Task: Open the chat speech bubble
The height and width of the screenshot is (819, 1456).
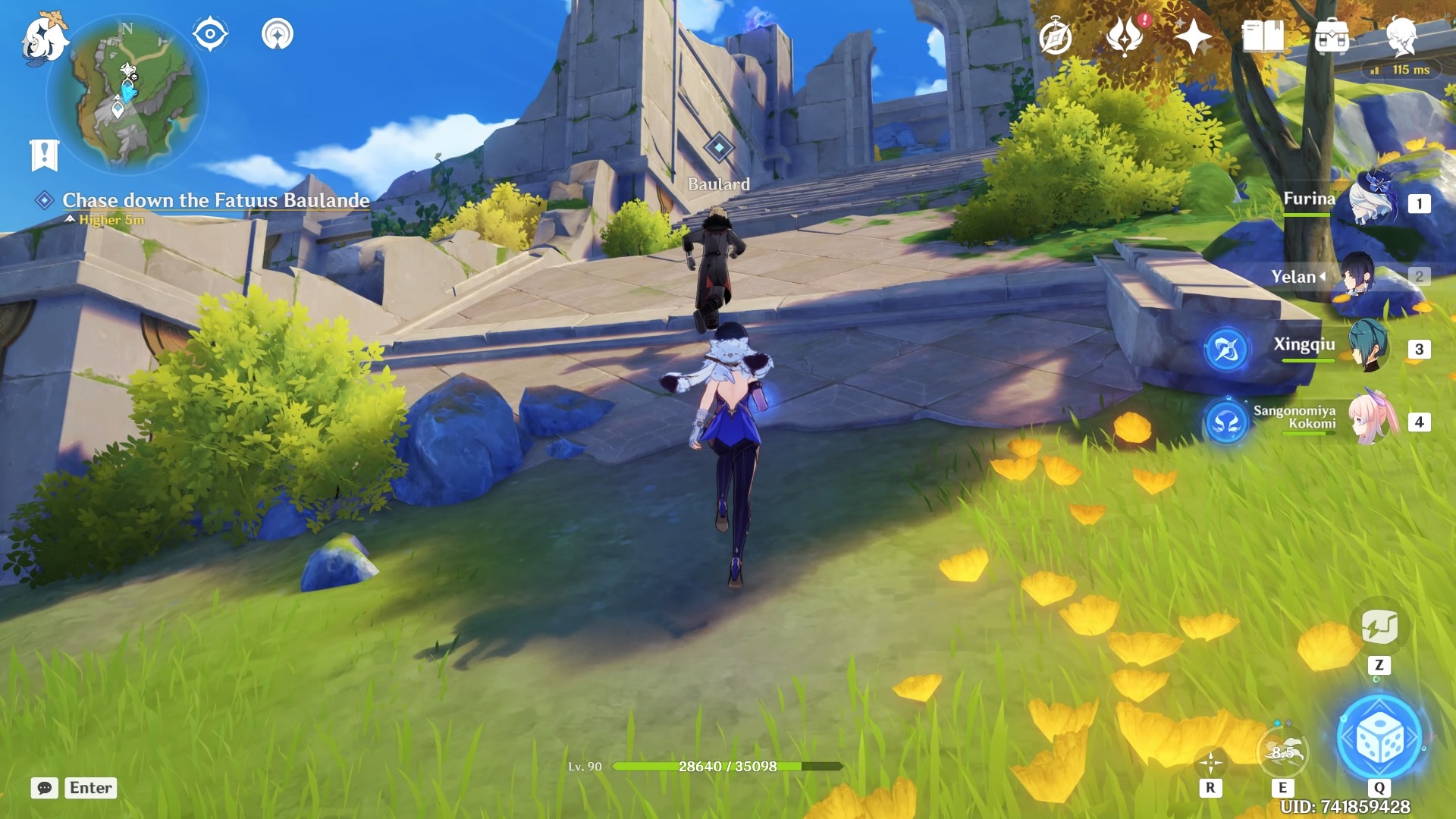Action: (45, 788)
